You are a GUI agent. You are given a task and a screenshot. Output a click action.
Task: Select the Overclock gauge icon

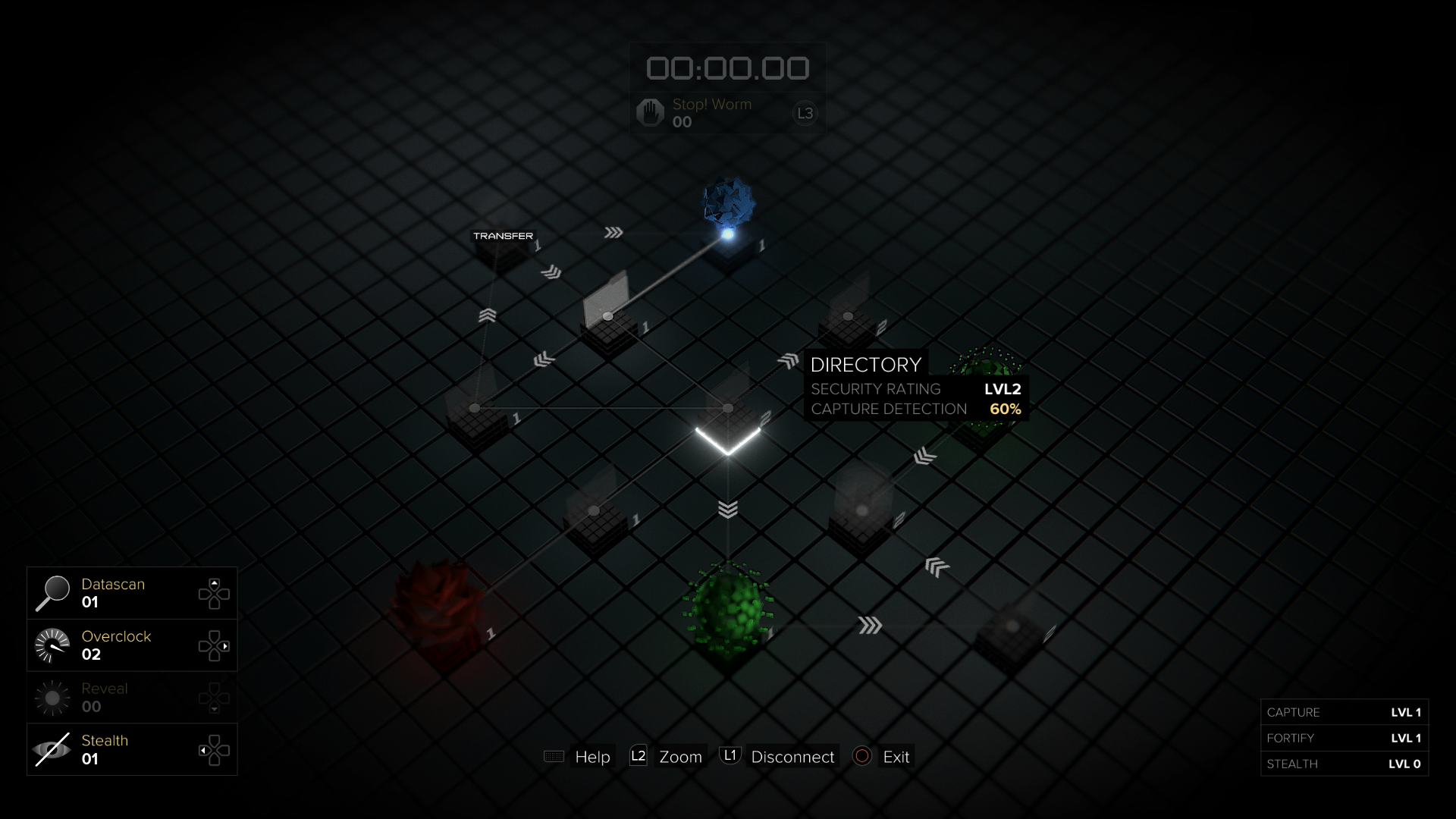pos(53,644)
